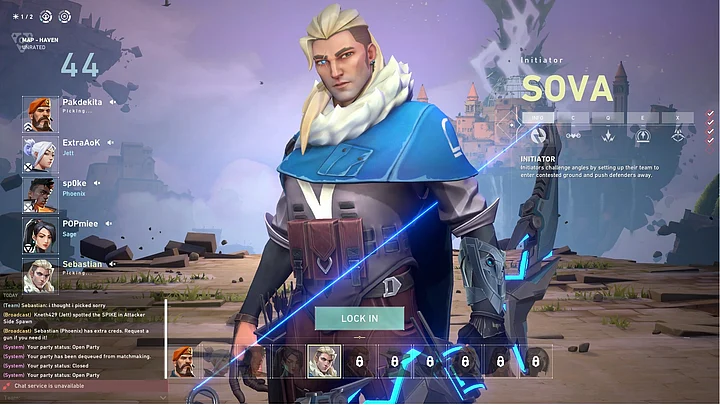Choose Brimstone from the agent bar
This screenshot has height=405, width=720.
point(183,361)
